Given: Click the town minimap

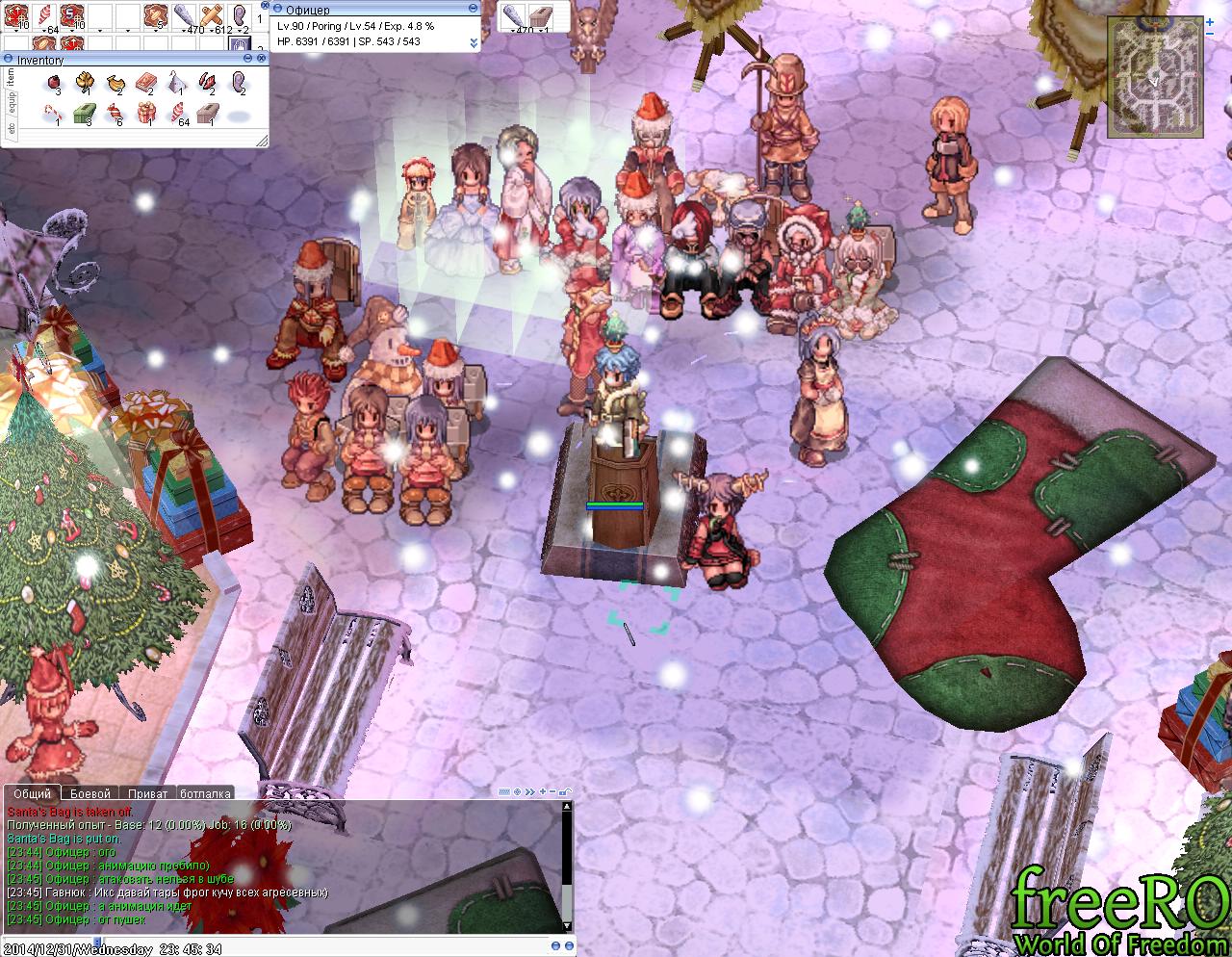Looking at the screenshot, I should (x=1154, y=77).
